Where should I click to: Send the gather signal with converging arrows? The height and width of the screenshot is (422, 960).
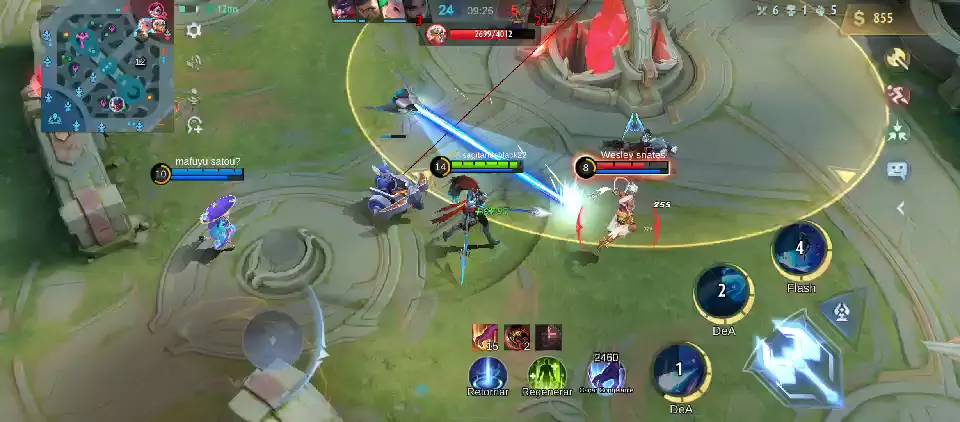coord(897,131)
